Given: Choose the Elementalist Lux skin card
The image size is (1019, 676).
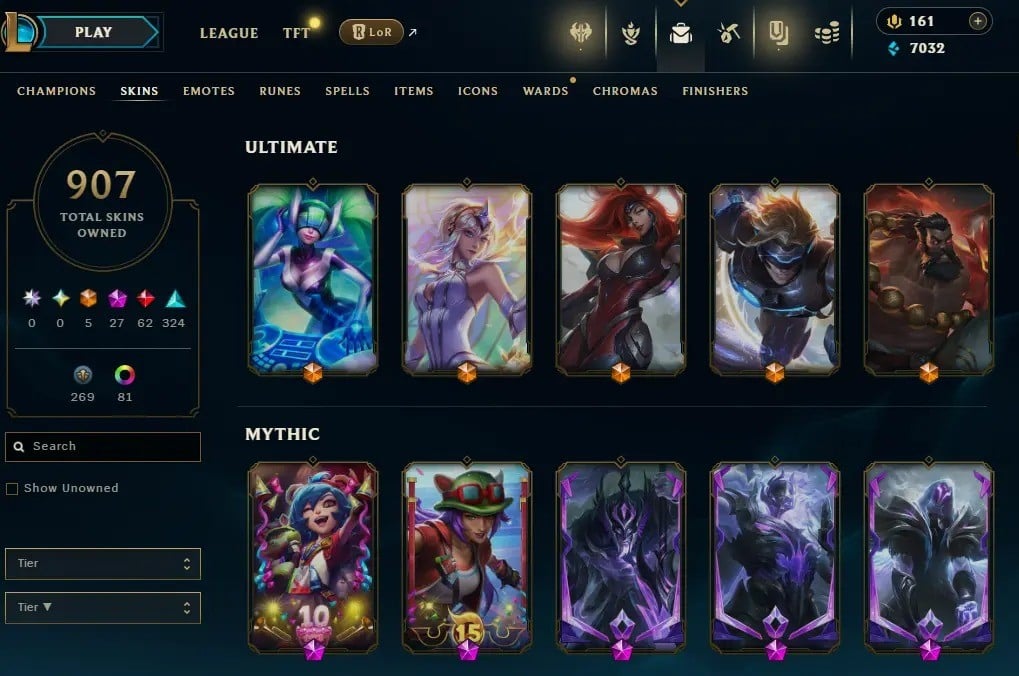Looking at the screenshot, I should [x=467, y=277].
